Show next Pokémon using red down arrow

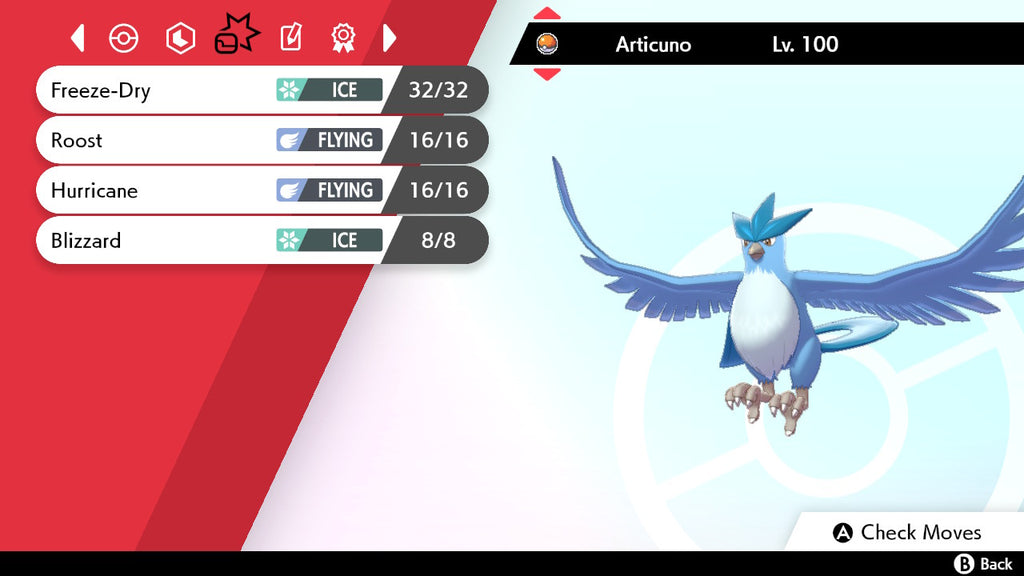[547, 74]
